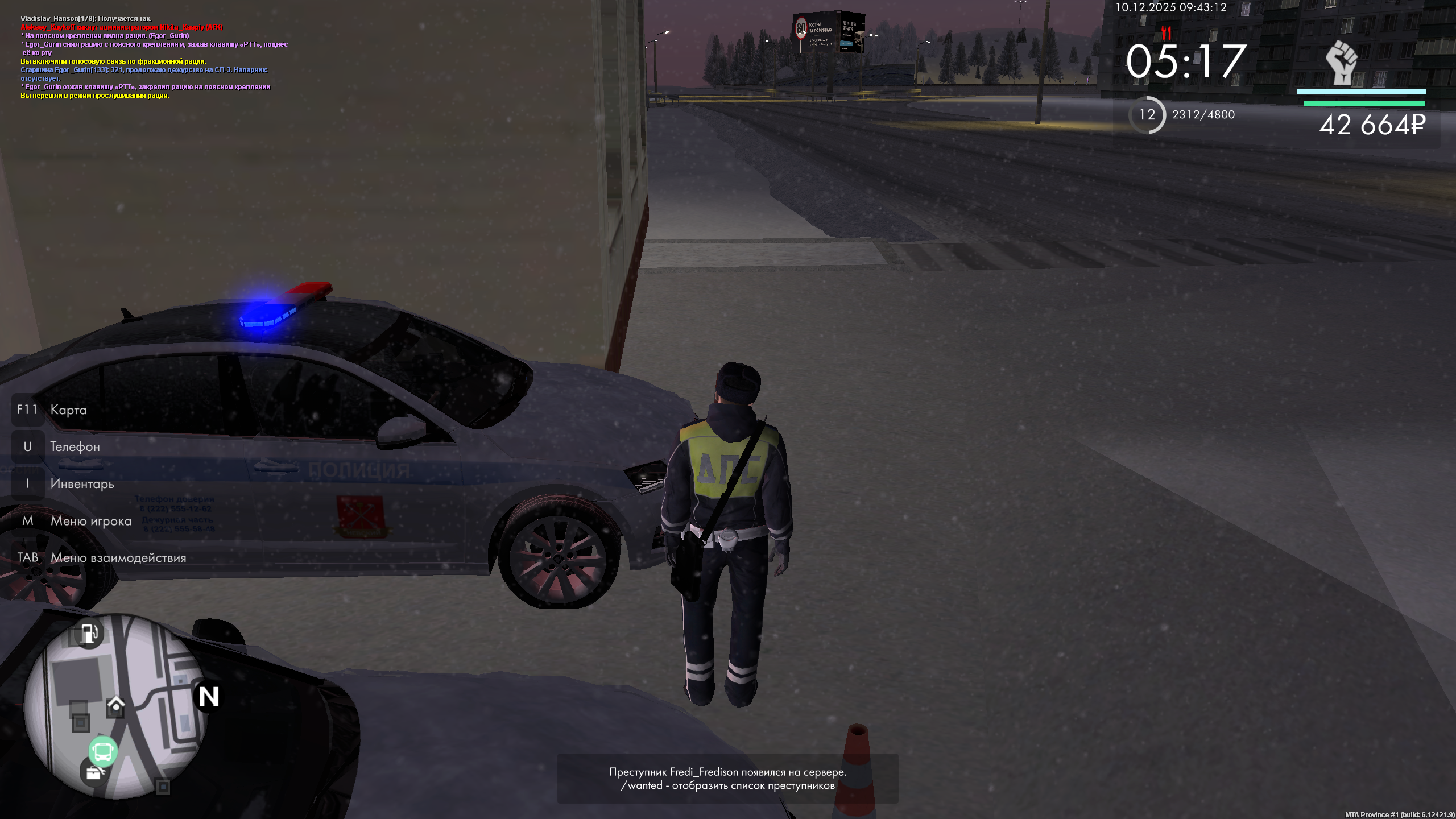Open the Инвентарь inventory entry
Image resolution: width=1456 pixels, height=819 pixels.
(x=82, y=484)
